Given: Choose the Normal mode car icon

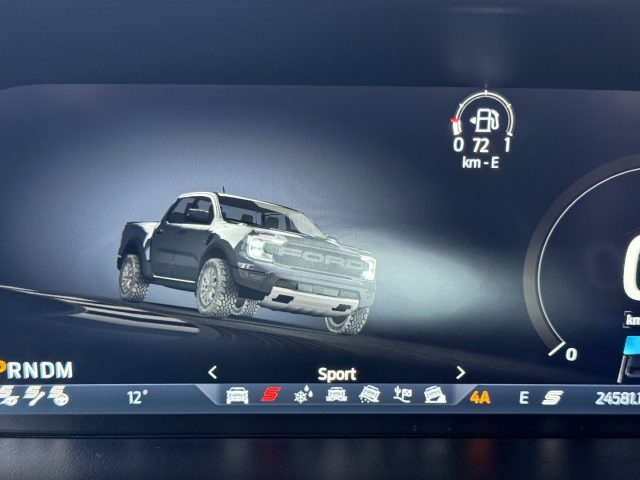Looking at the screenshot, I should coord(237,396).
